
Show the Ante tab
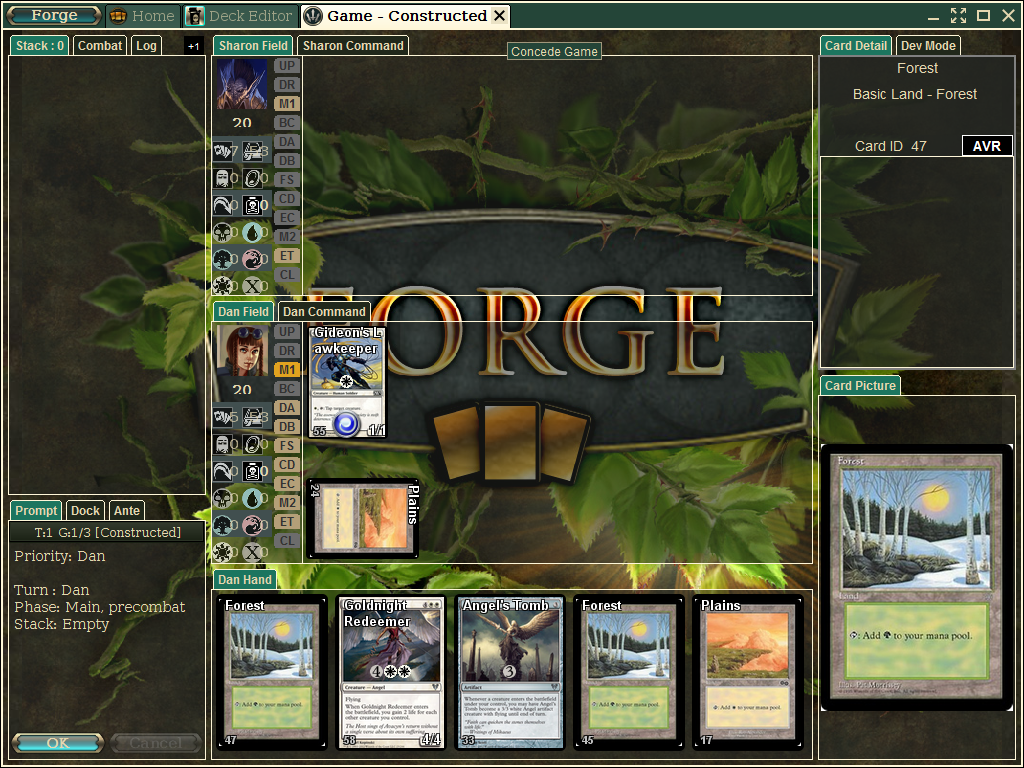[x=127, y=510]
